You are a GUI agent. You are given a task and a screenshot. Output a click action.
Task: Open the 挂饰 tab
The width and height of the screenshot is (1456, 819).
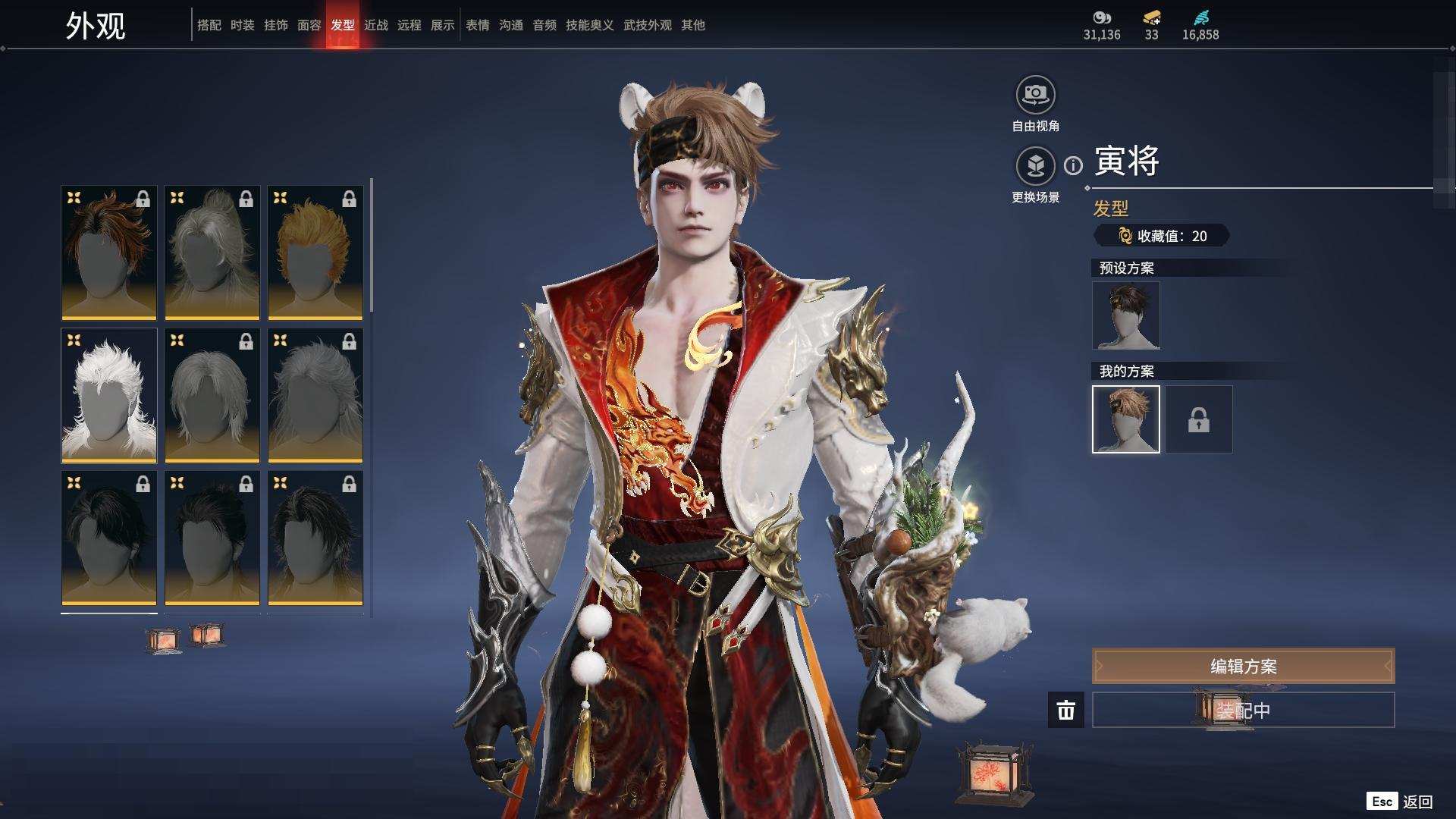(x=276, y=25)
